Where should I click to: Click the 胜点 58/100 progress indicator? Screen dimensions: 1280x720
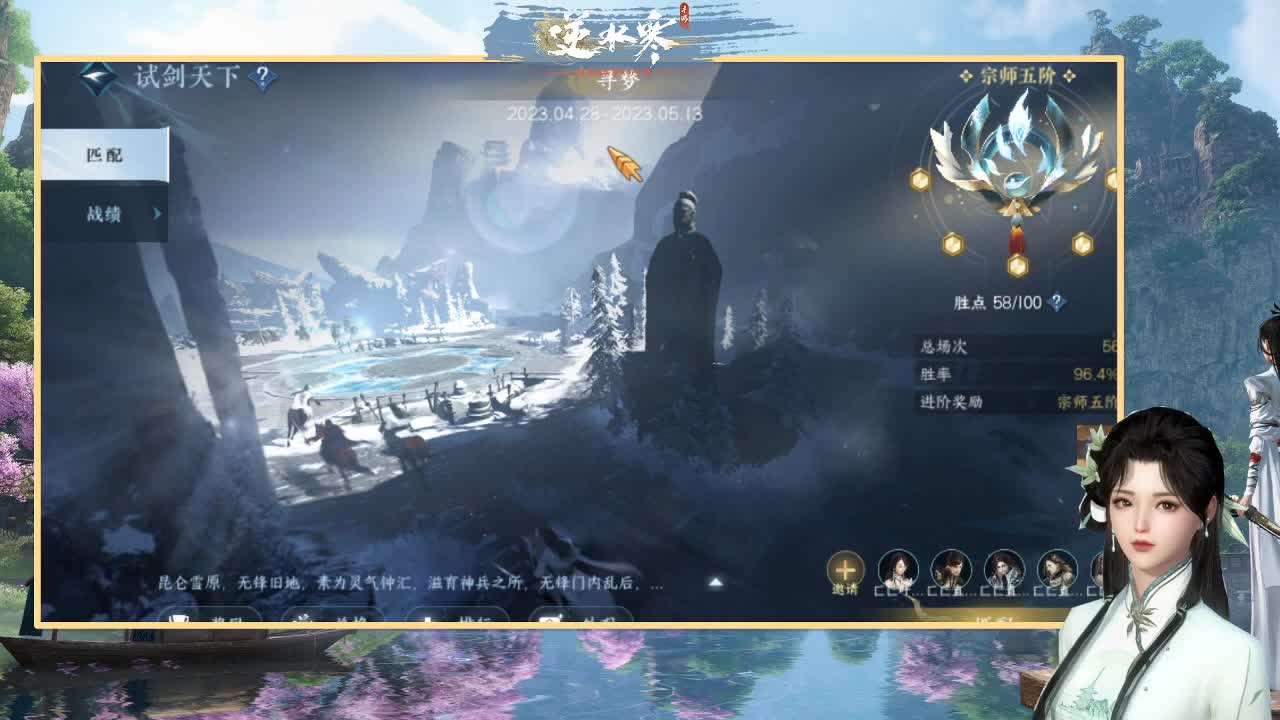999,300
